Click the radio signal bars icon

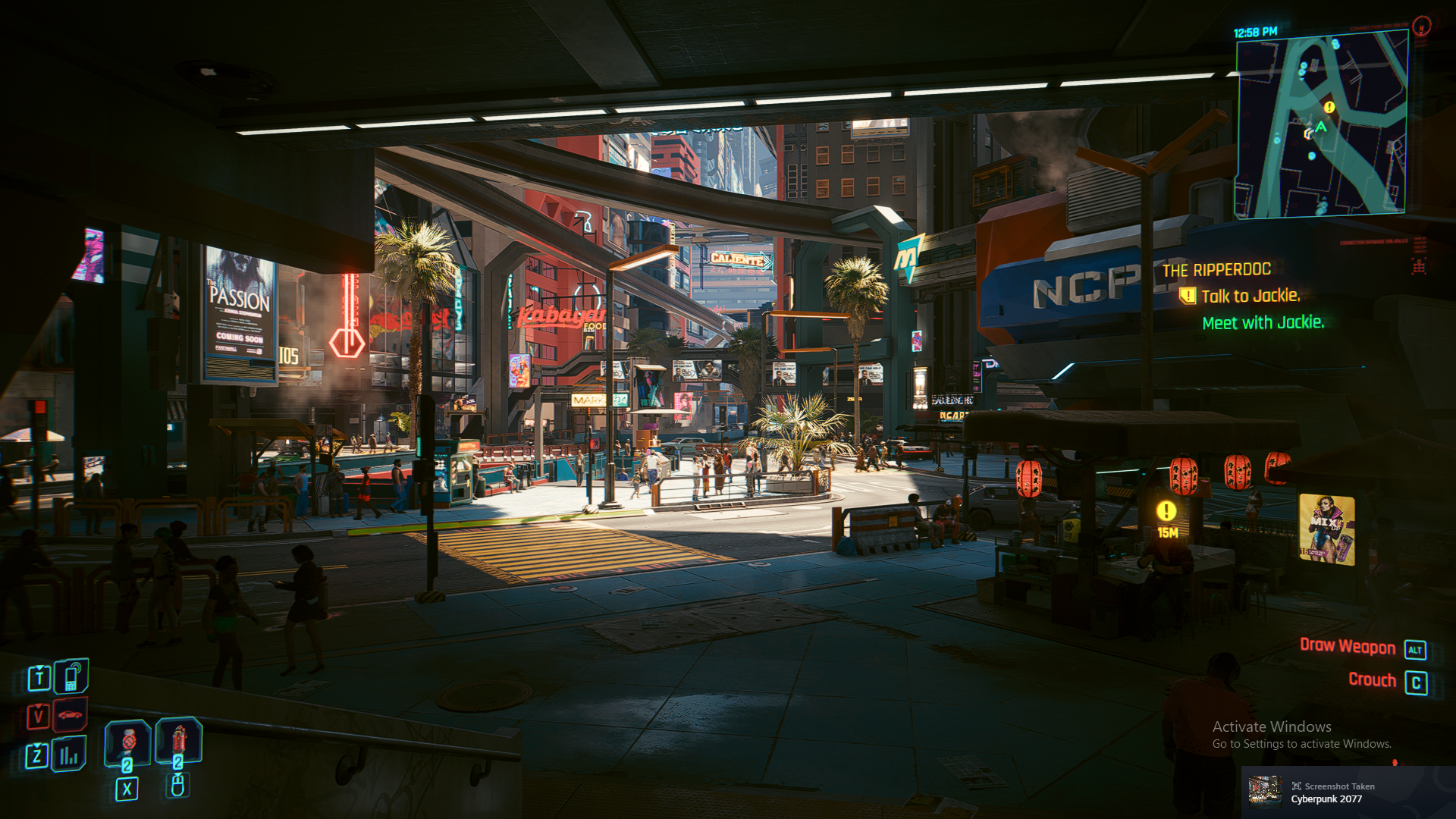(x=69, y=755)
